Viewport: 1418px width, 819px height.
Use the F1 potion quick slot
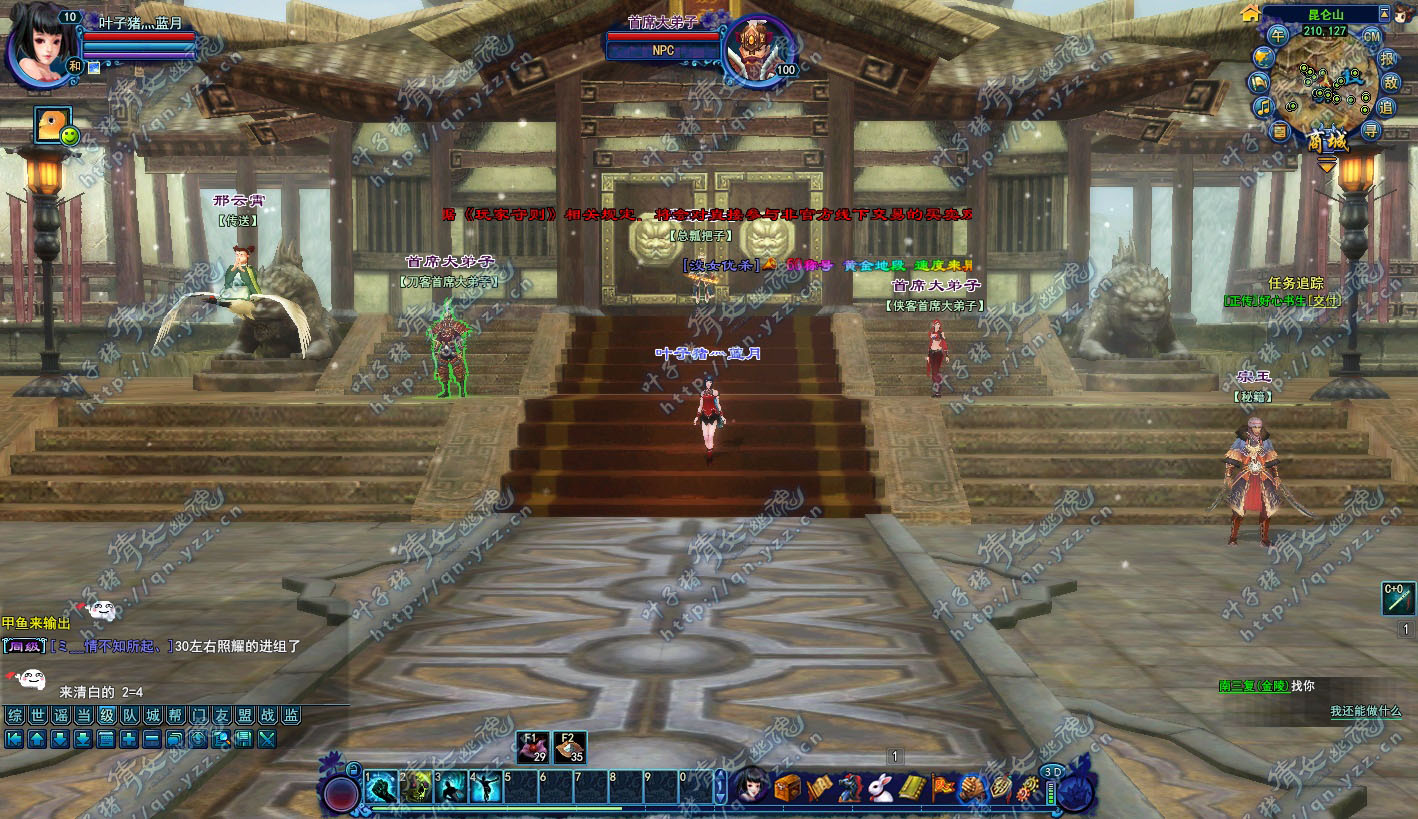coord(533,749)
